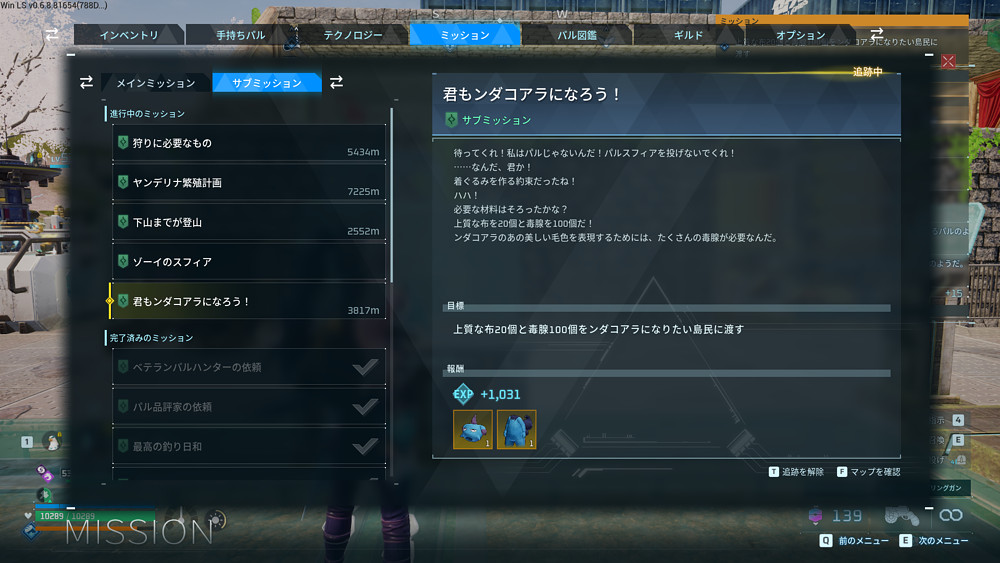Click the 追跡を解除 untrack button
The image size is (1000, 563).
click(797, 472)
